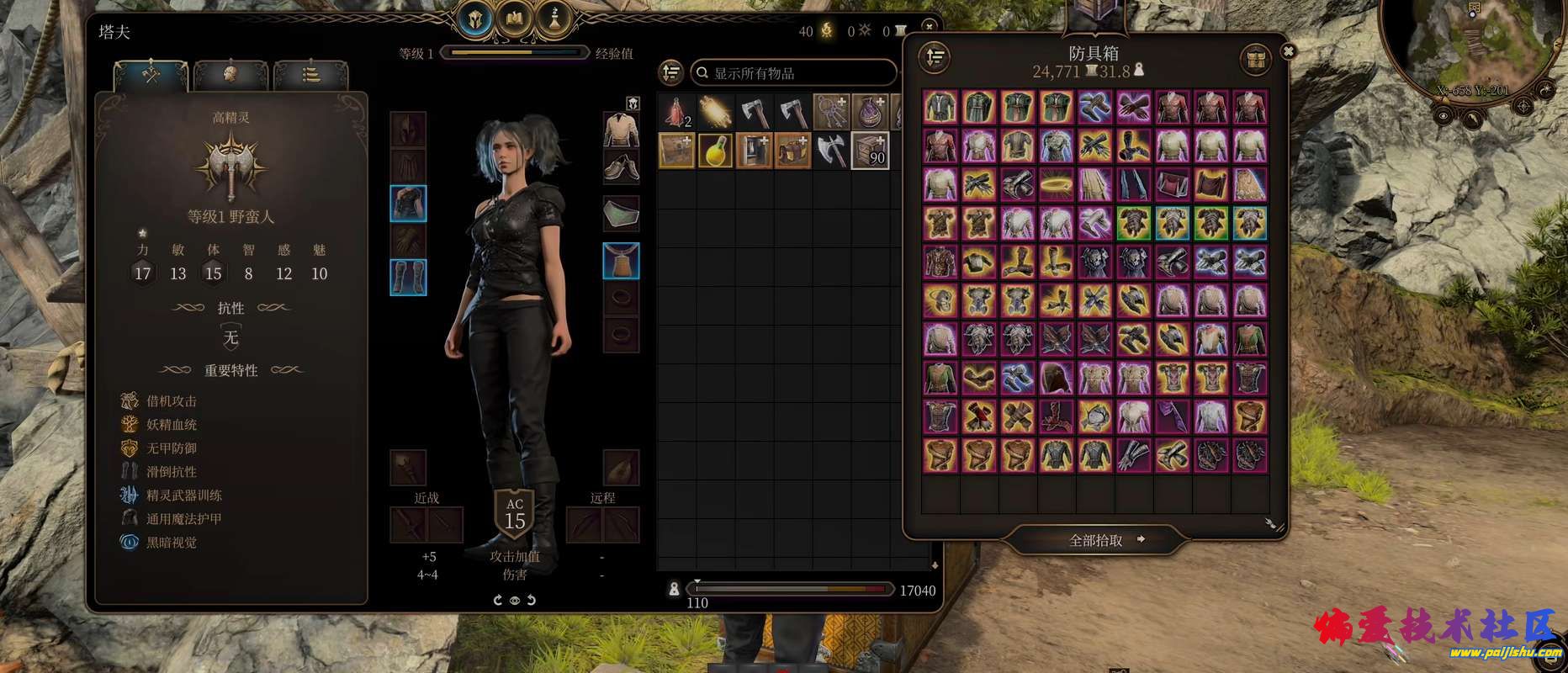
Task: Click the equipped boots slot
Action: tap(408, 277)
